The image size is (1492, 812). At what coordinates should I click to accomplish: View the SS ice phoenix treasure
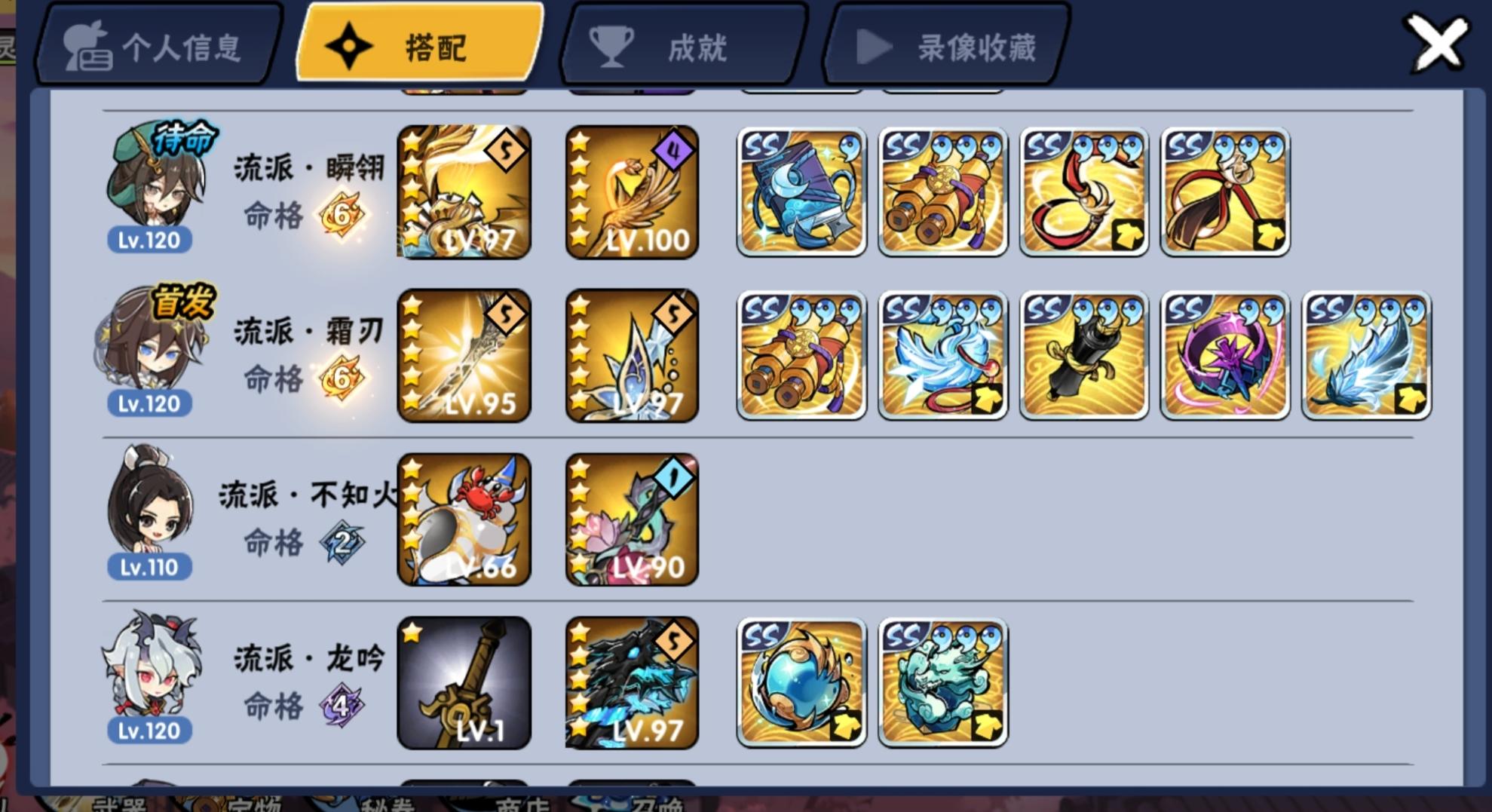click(941, 355)
